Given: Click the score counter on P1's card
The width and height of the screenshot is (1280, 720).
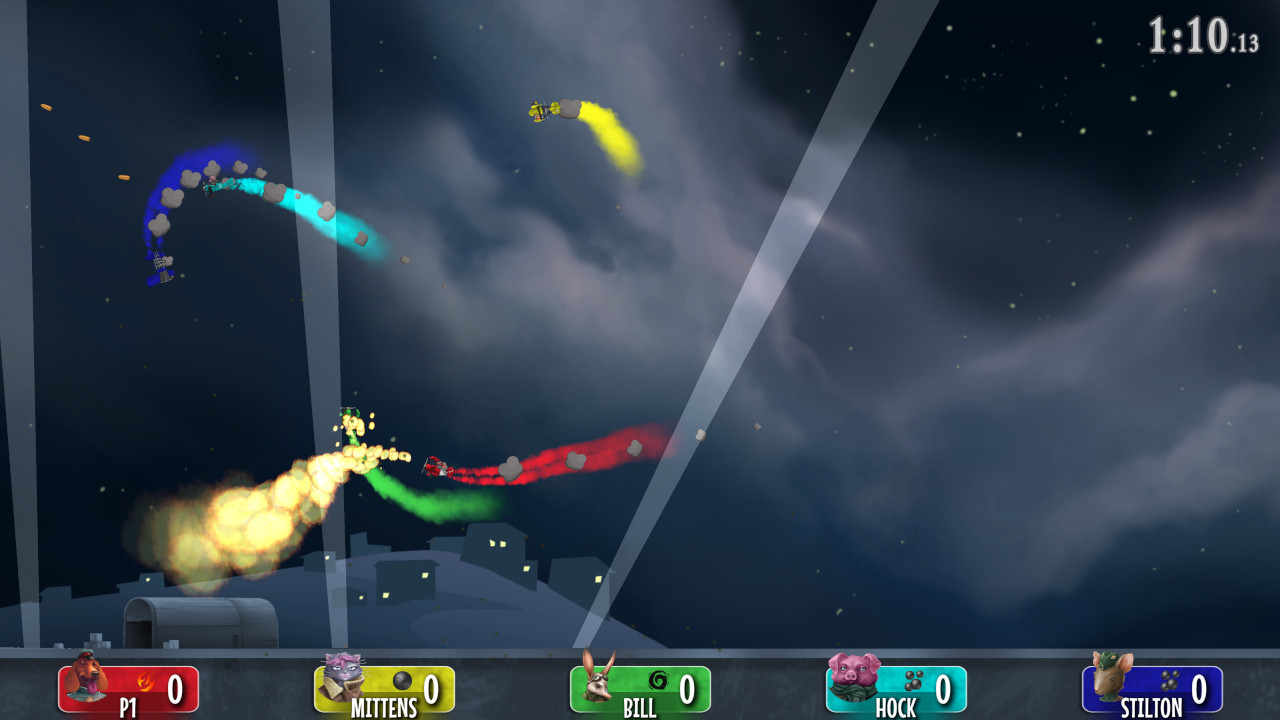Looking at the screenshot, I should click(x=174, y=687).
